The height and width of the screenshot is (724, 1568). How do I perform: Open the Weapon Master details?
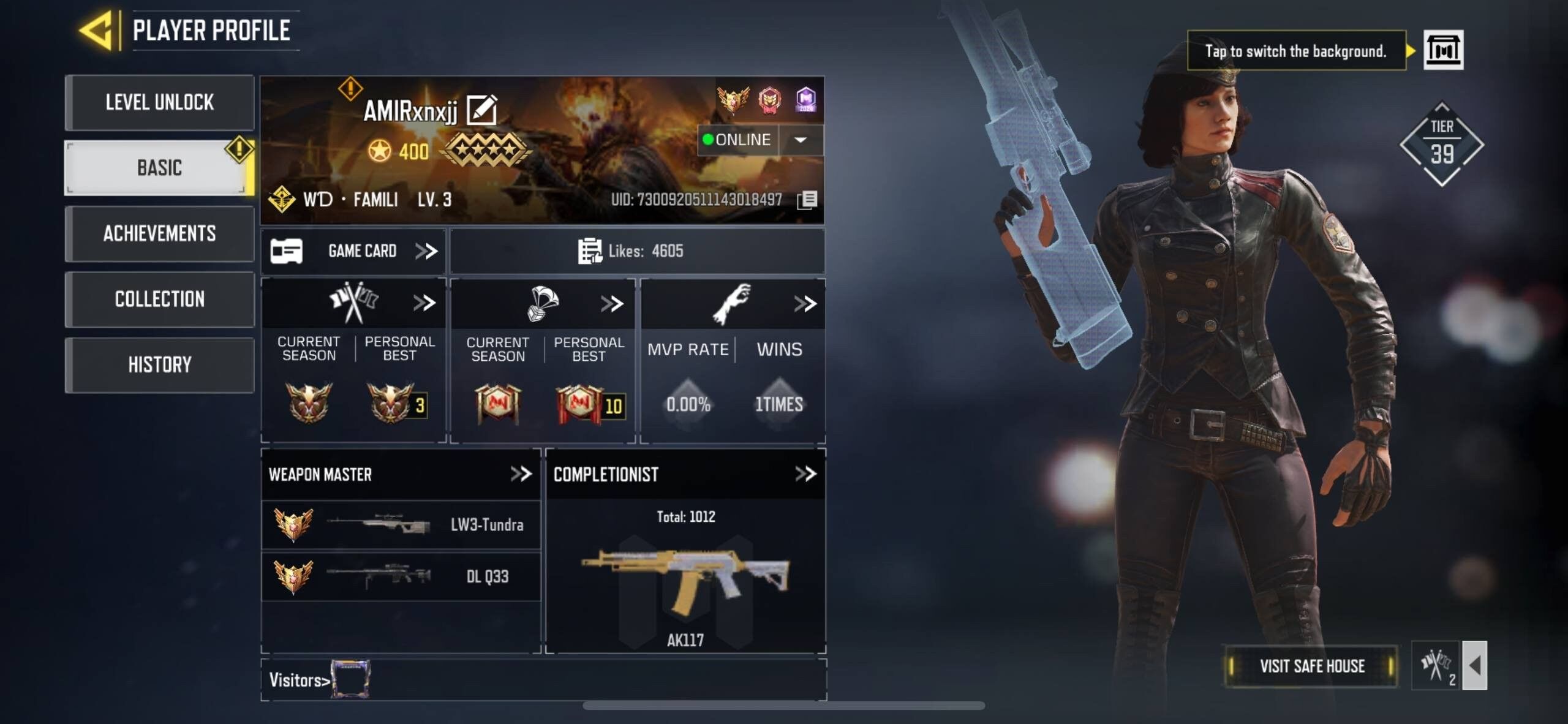(521, 474)
